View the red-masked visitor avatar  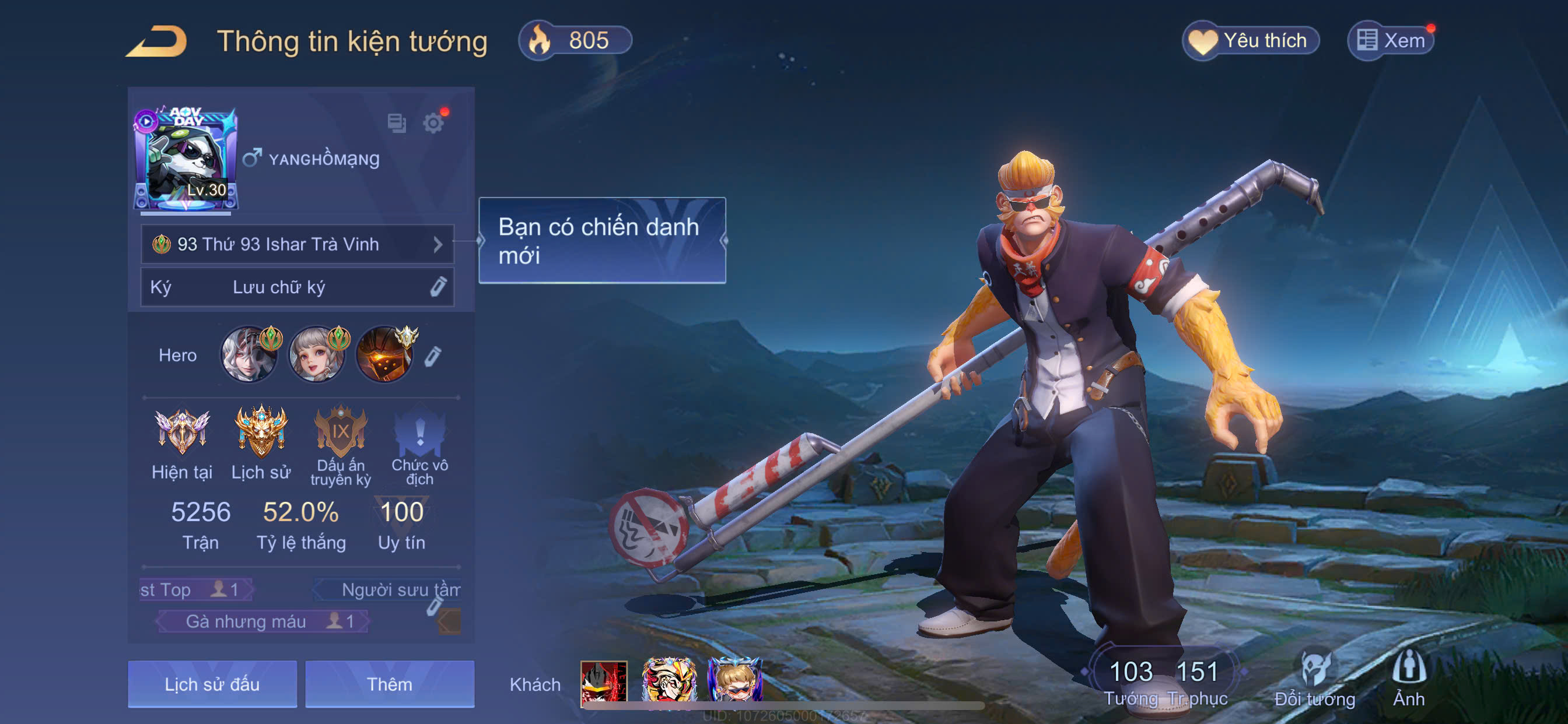tap(603, 683)
